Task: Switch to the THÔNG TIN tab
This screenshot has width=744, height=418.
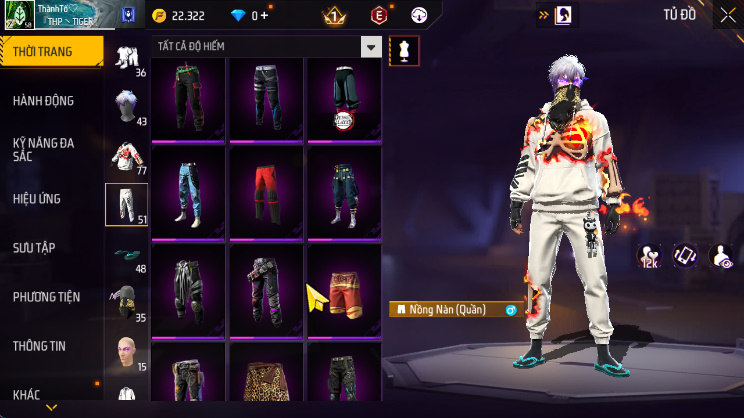Action: coord(39,346)
